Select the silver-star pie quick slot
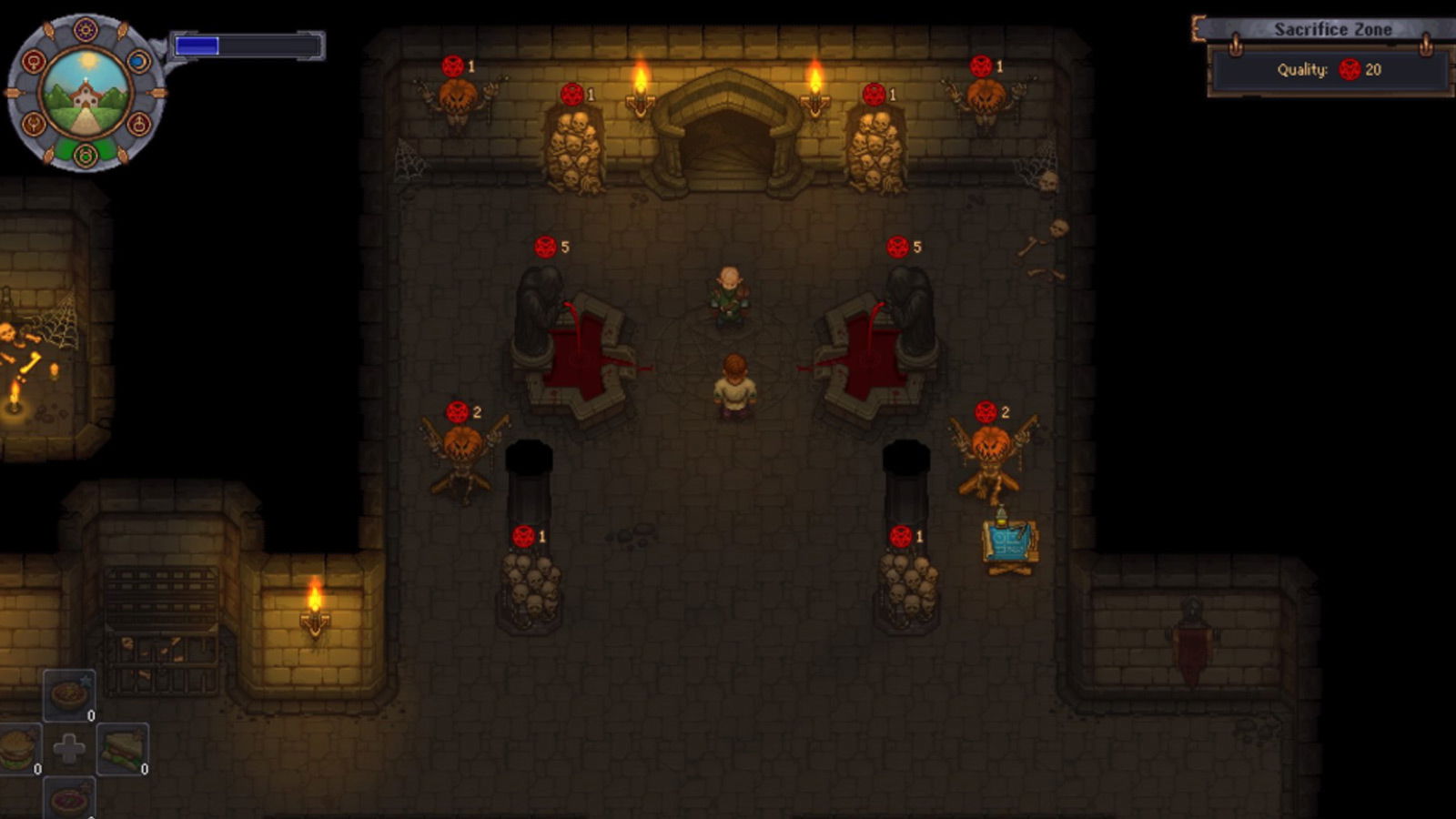 pyautogui.click(x=69, y=695)
